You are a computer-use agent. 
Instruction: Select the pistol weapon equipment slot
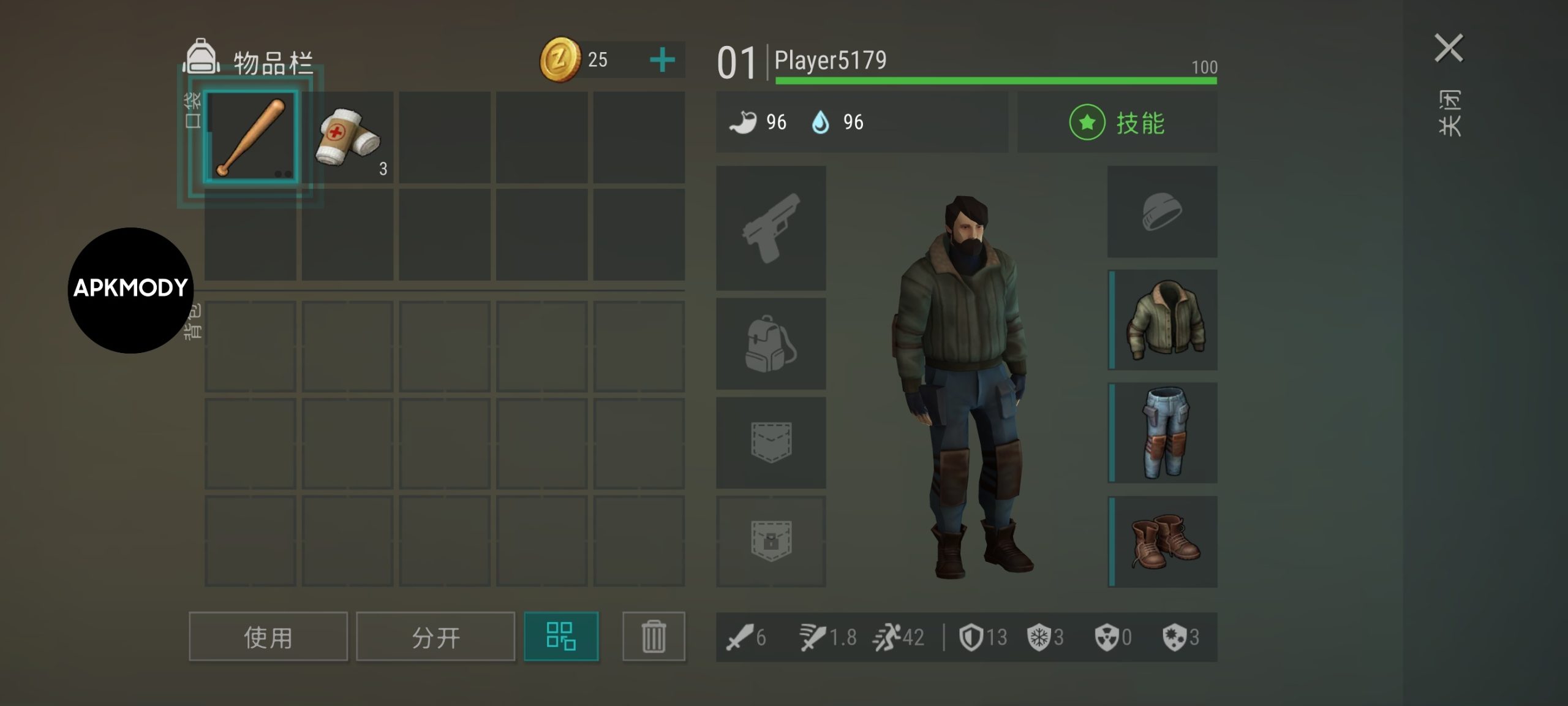pyautogui.click(x=771, y=228)
